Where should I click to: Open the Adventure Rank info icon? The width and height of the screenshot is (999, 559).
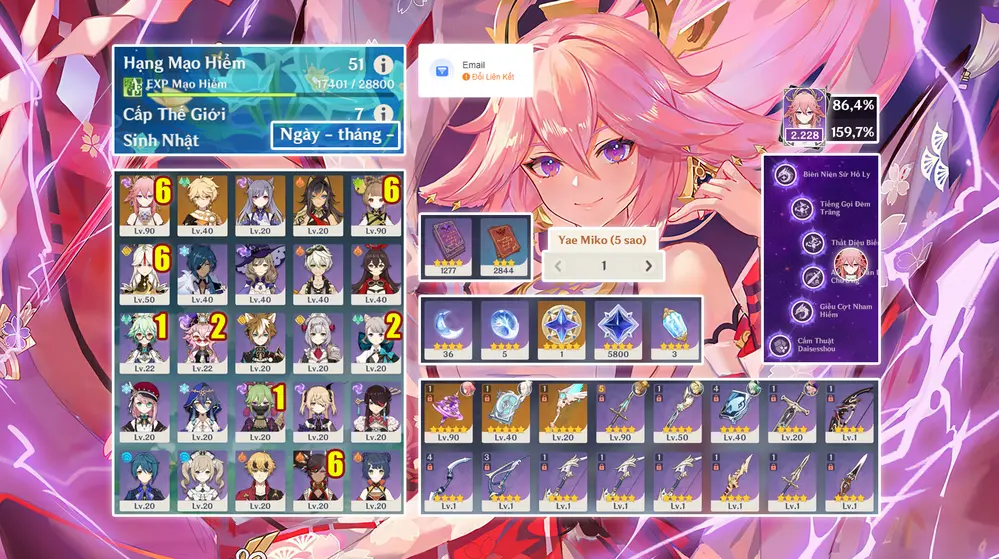[382, 66]
